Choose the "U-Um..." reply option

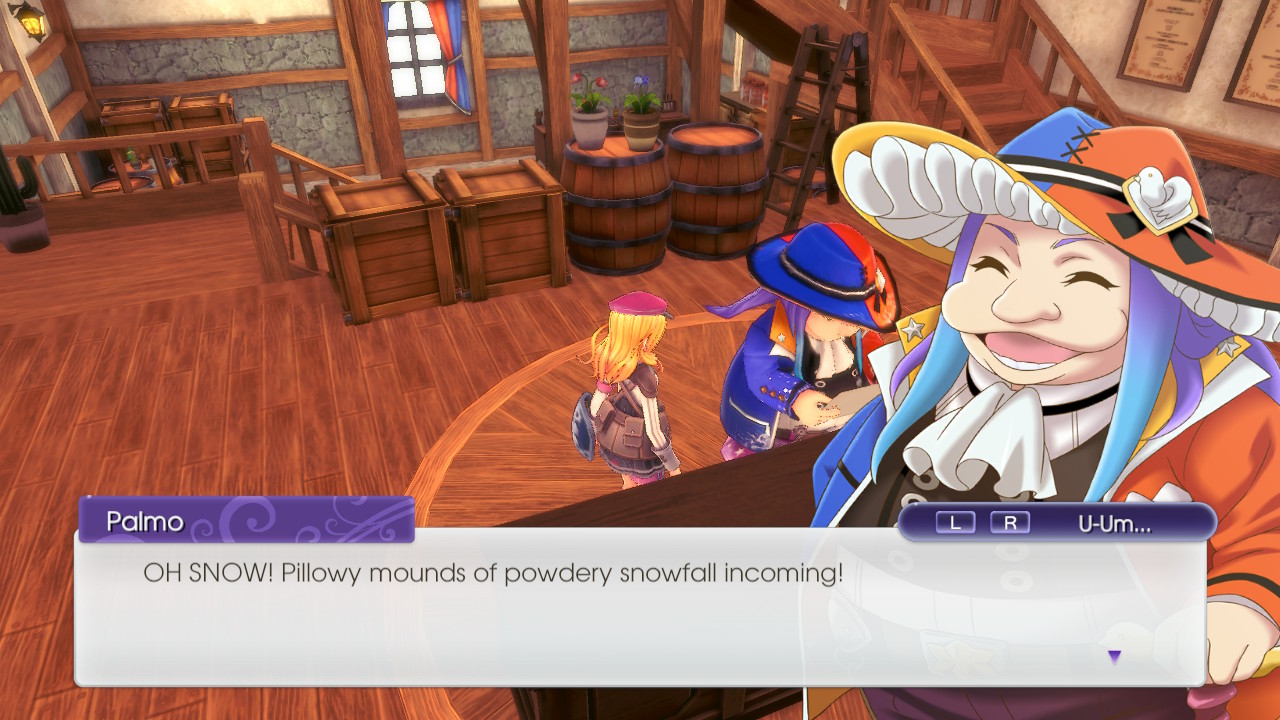click(x=1114, y=522)
